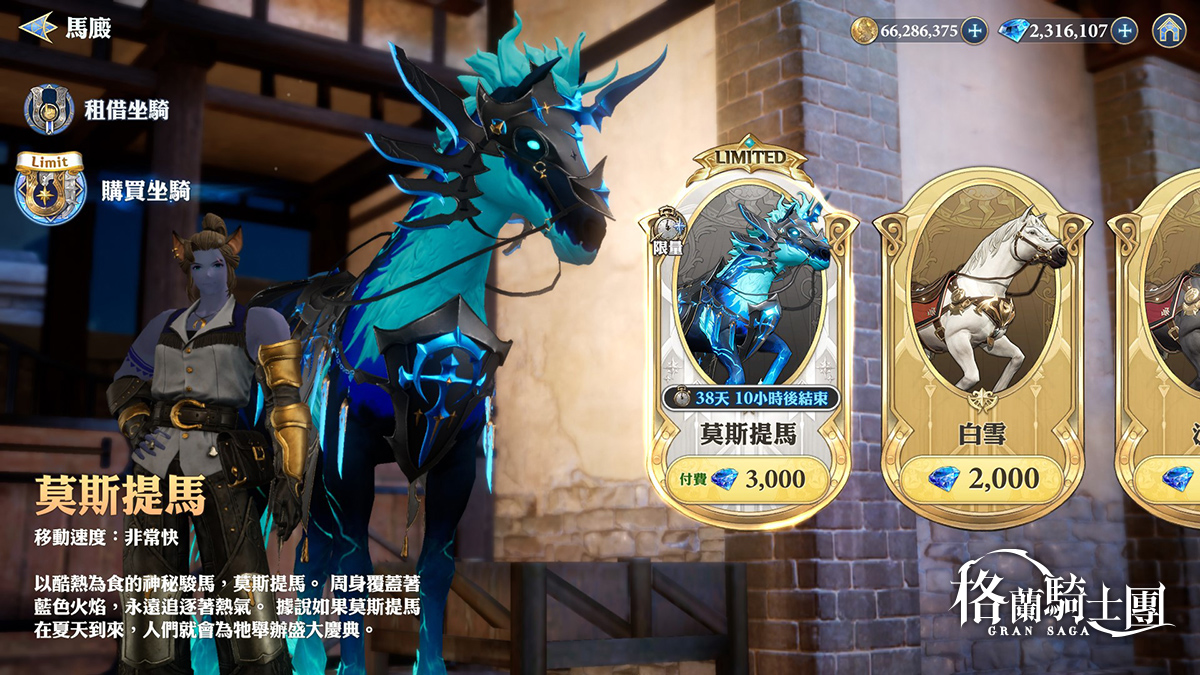Return to the home screen
This screenshot has width=1200, height=675.
click(x=1169, y=30)
